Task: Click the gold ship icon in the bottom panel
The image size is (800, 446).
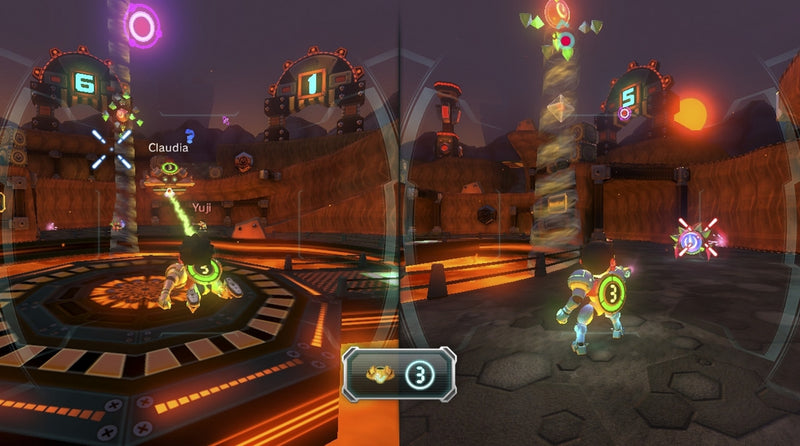Action: click(378, 374)
